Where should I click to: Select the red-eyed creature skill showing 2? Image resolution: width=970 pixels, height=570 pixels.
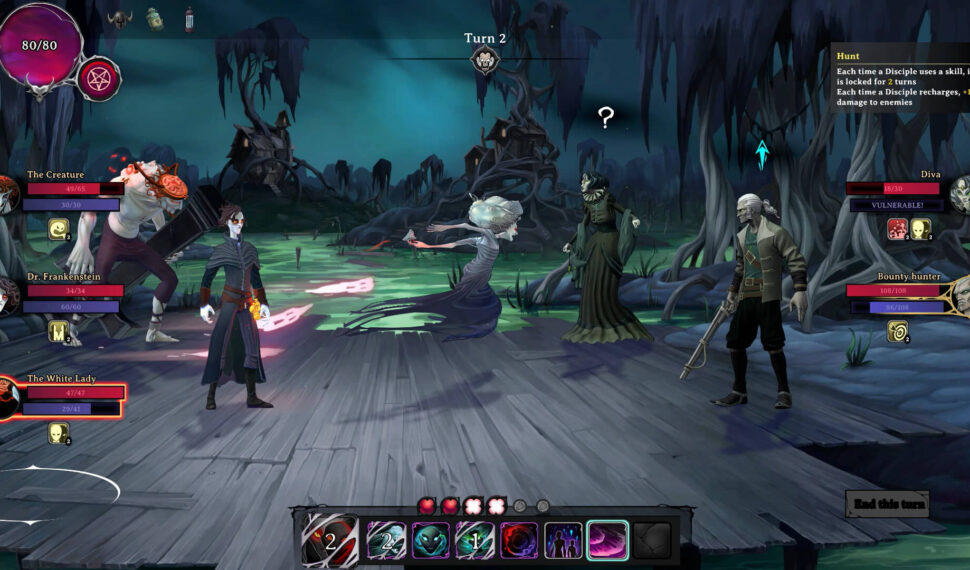(x=330, y=541)
